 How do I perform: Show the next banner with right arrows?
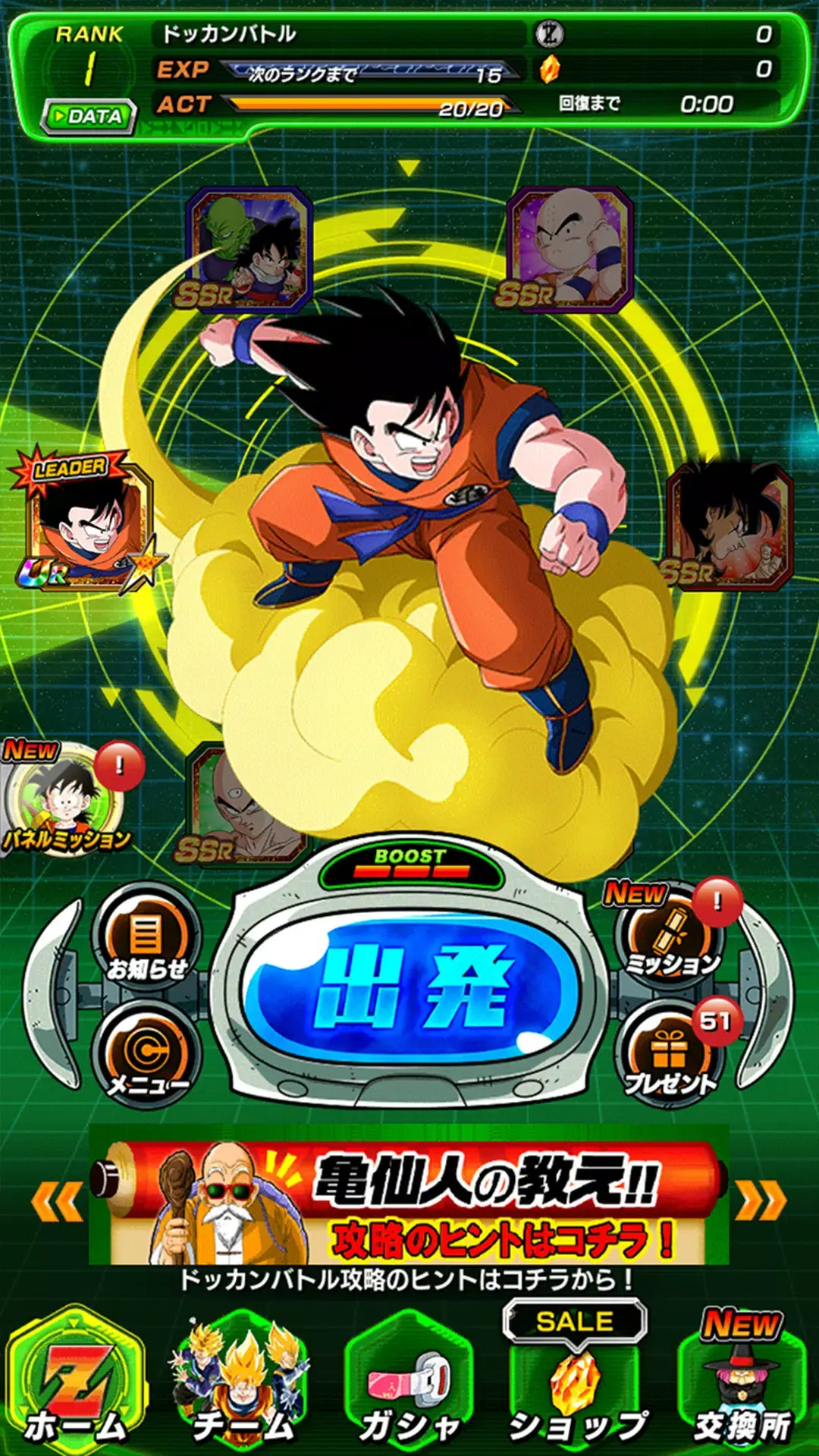[x=761, y=1201]
